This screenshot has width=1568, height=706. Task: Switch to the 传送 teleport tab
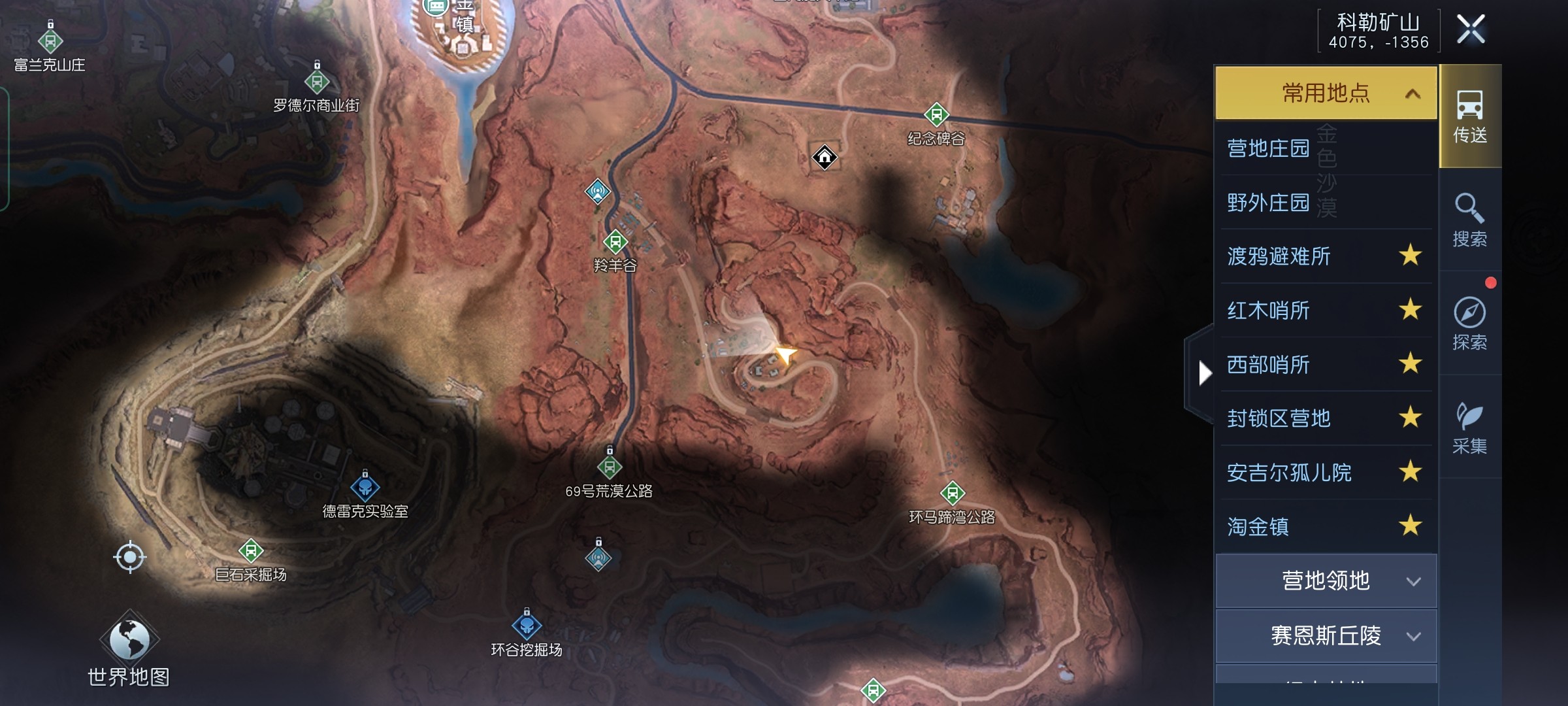(x=1470, y=116)
